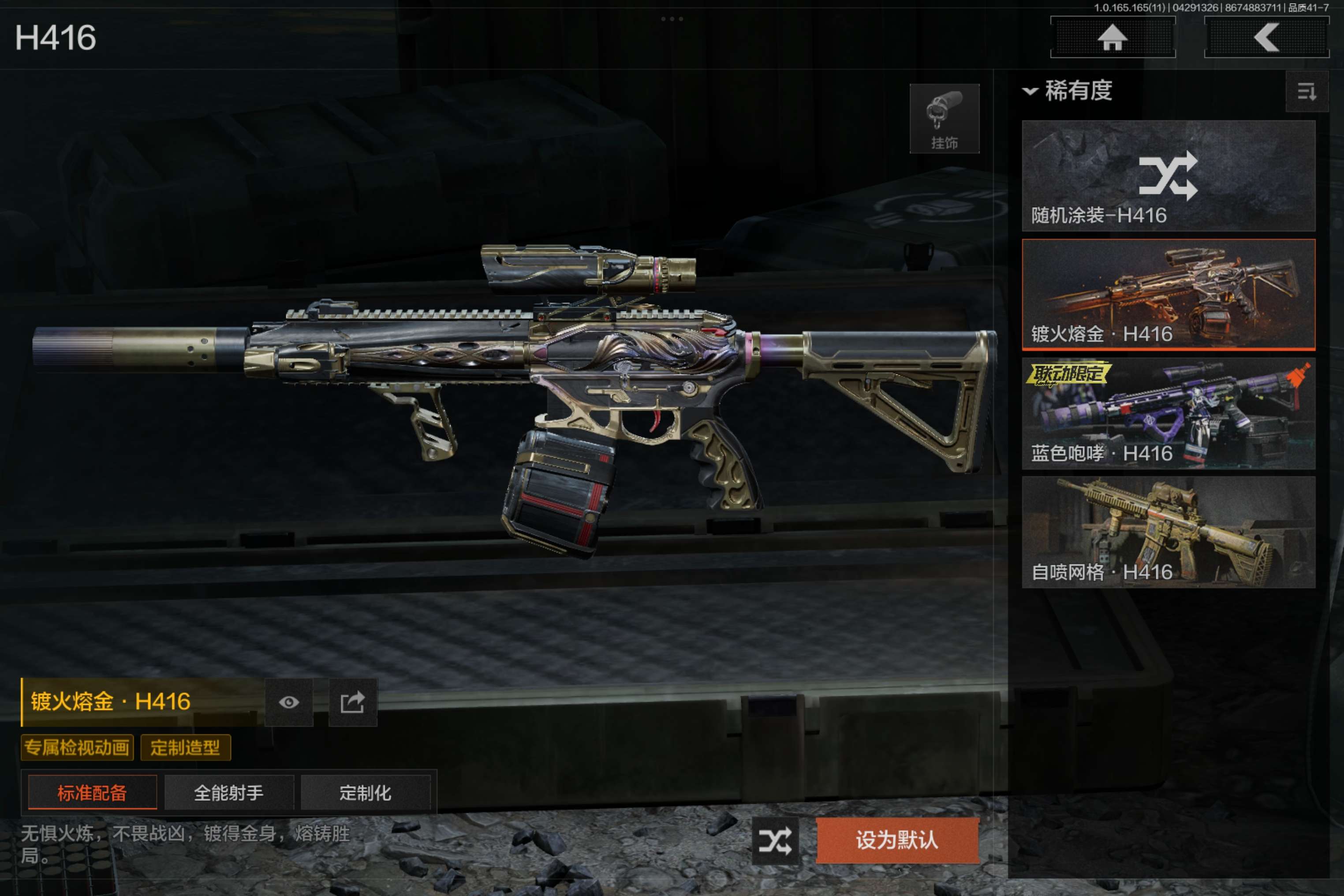Screen dimensions: 1344x896
Task: Share the weapon skin
Action: point(353,702)
